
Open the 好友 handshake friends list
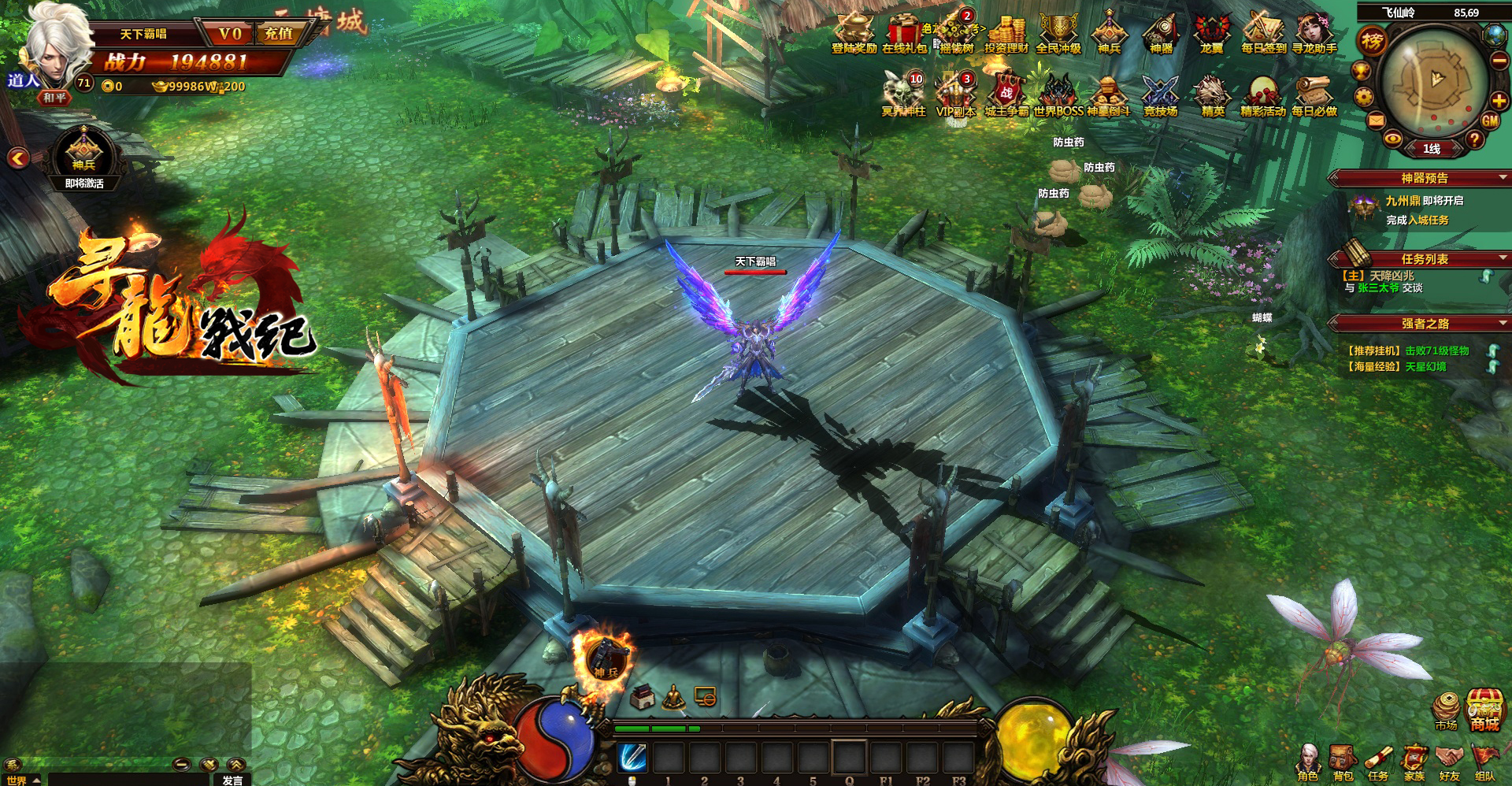[x=1449, y=761]
